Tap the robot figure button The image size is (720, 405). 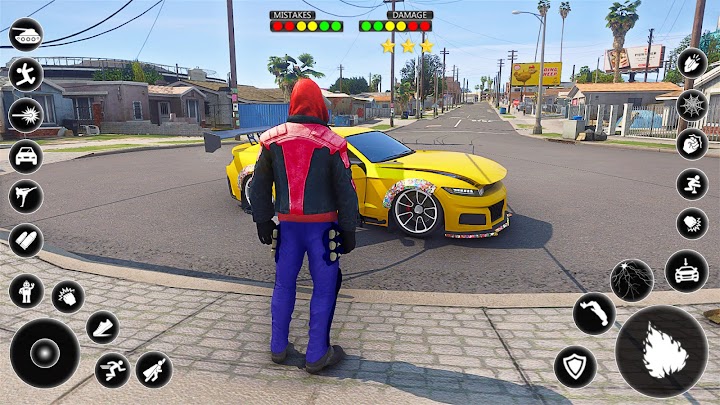click(x=25, y=291)
